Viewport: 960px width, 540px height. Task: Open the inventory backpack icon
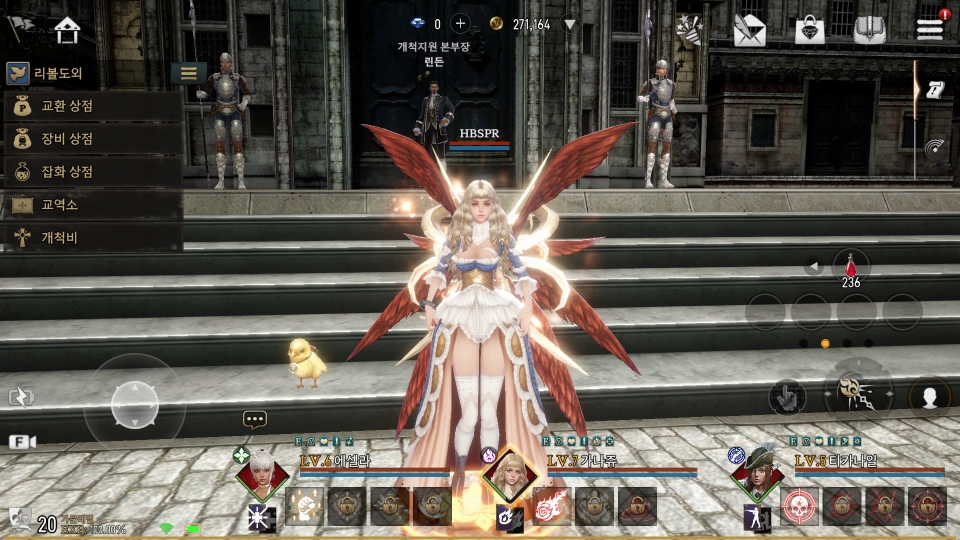pyautogui.click(x=870, y=30)
